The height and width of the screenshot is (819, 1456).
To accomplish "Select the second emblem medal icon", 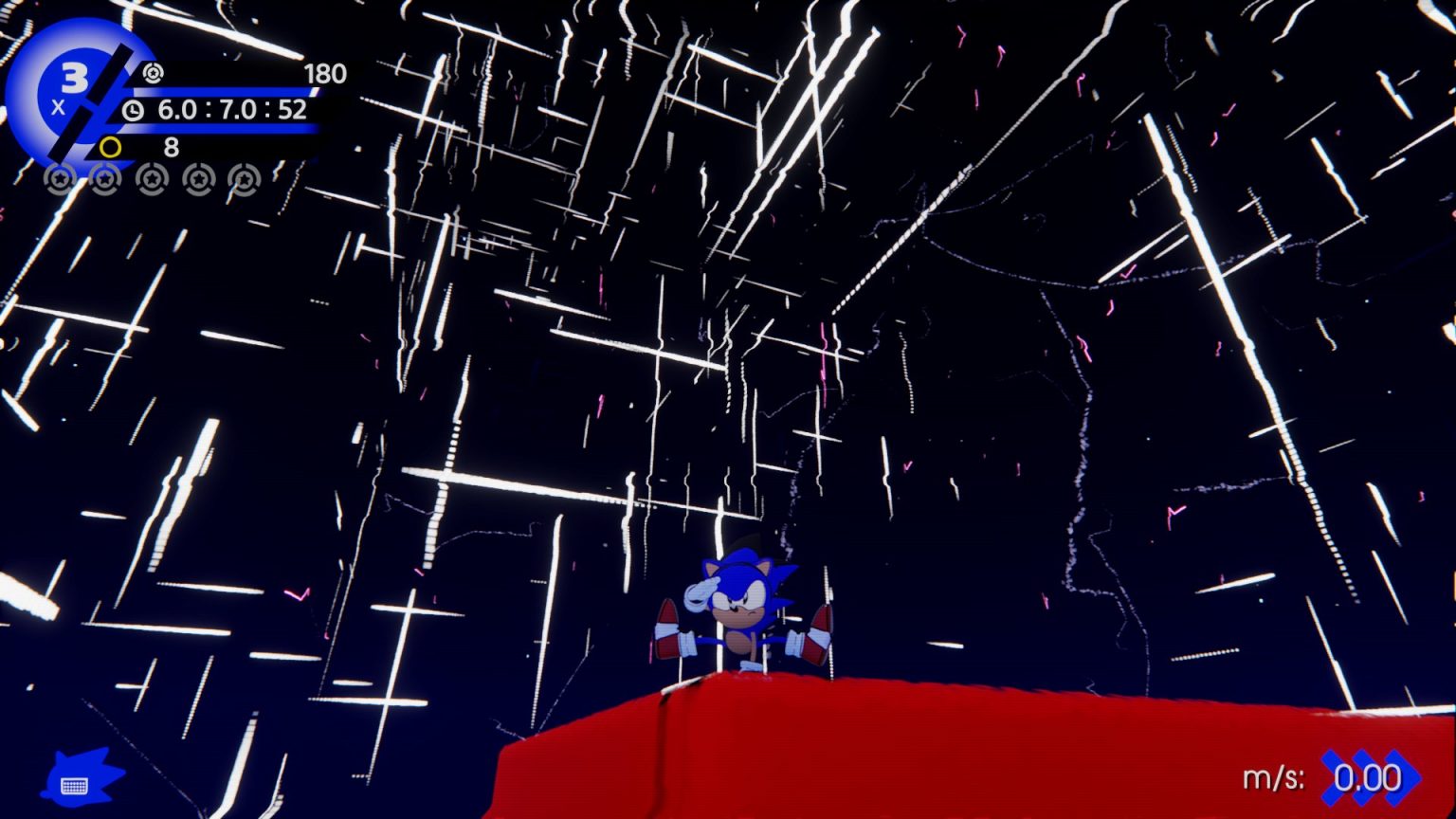I will tap(105, 180).
